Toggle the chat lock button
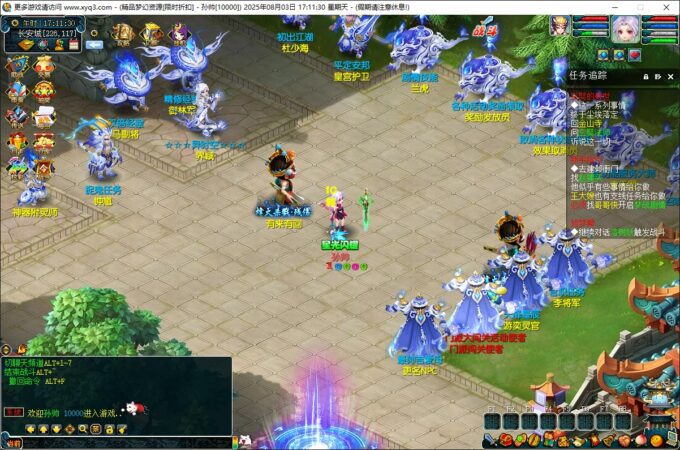Viewport: 680px width, 450px height. tap(108, 428)
